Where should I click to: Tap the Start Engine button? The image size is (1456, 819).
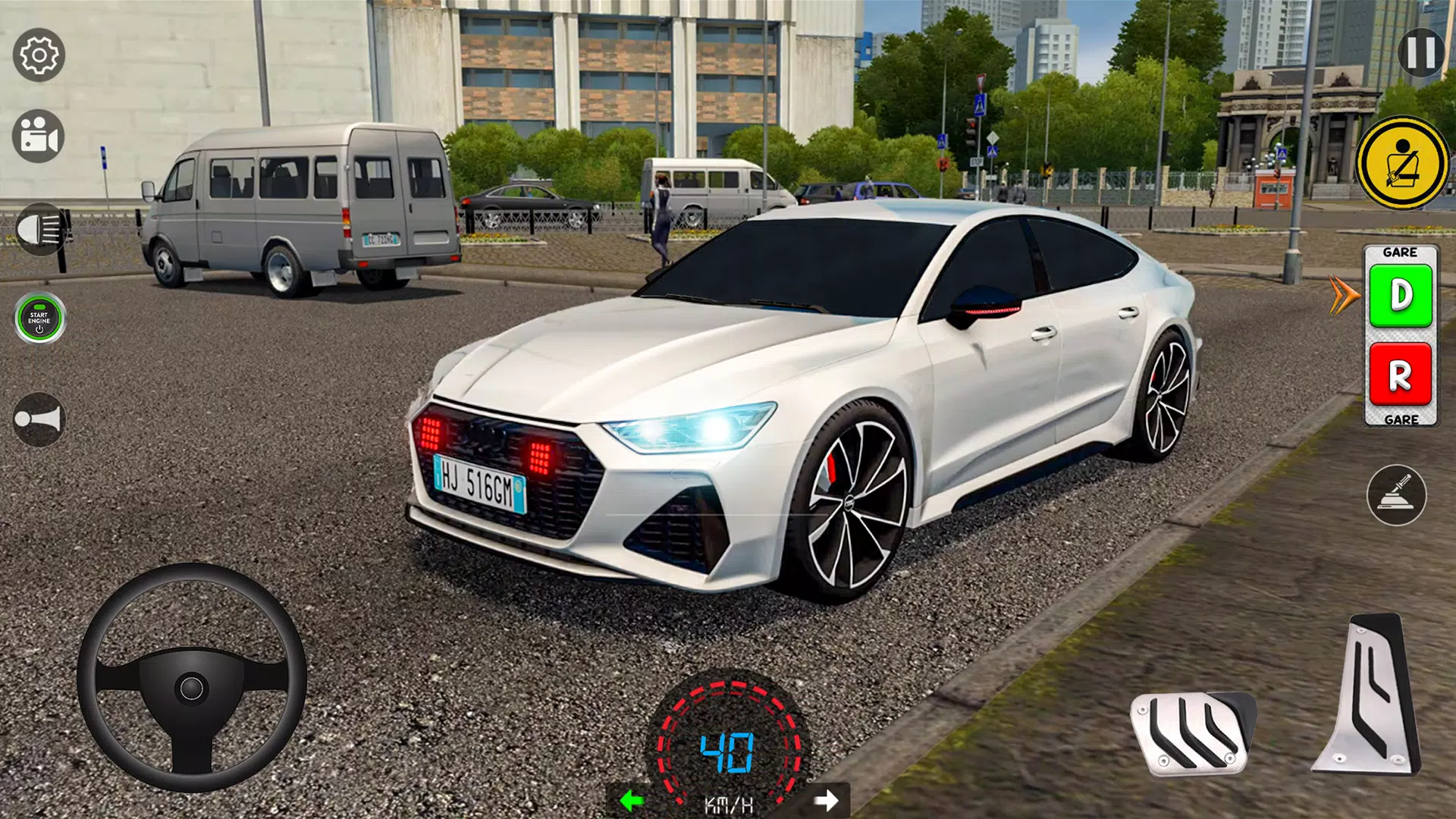(x=39, y=318)
